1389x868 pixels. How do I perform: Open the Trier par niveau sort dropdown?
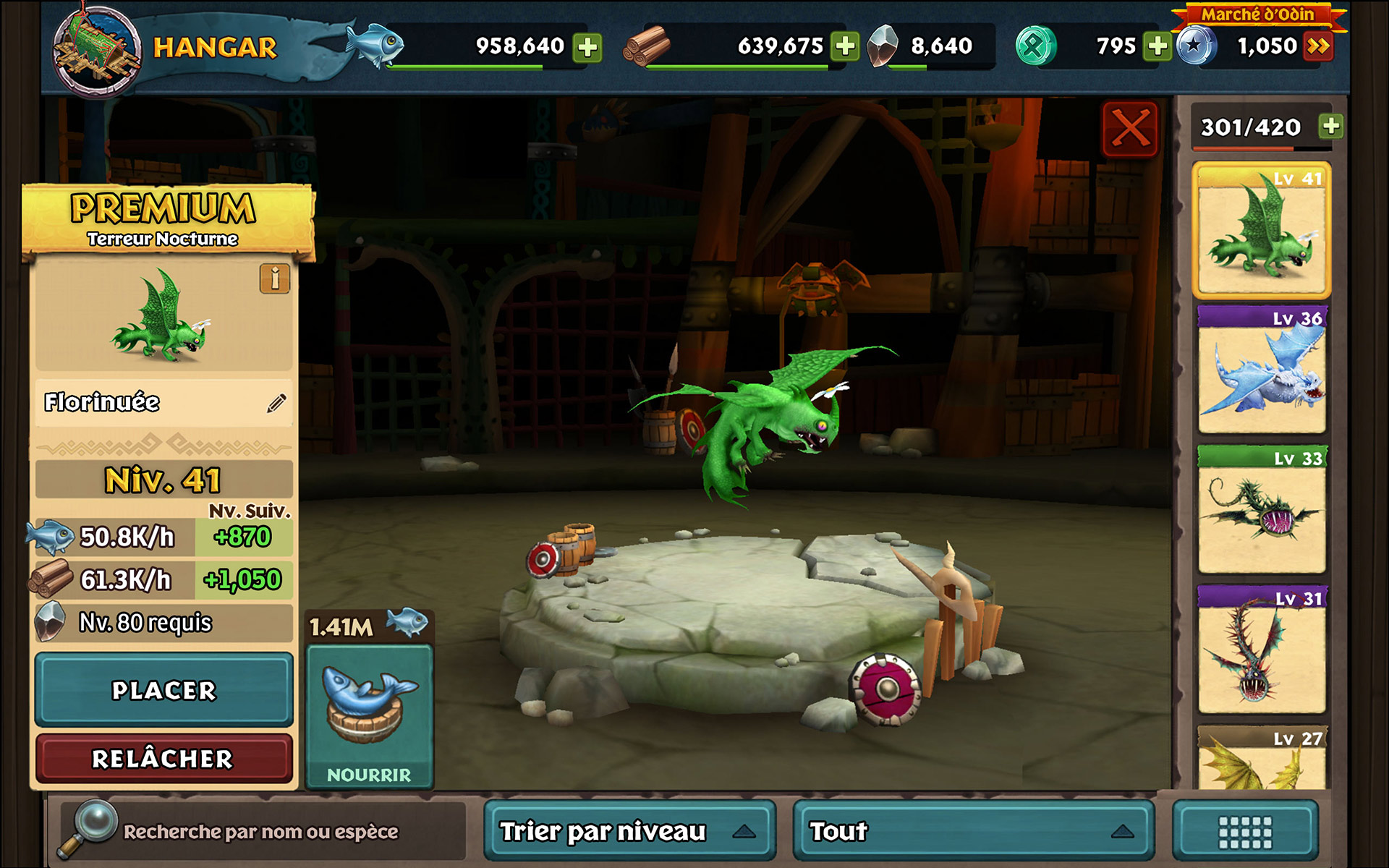coord(629,832)
